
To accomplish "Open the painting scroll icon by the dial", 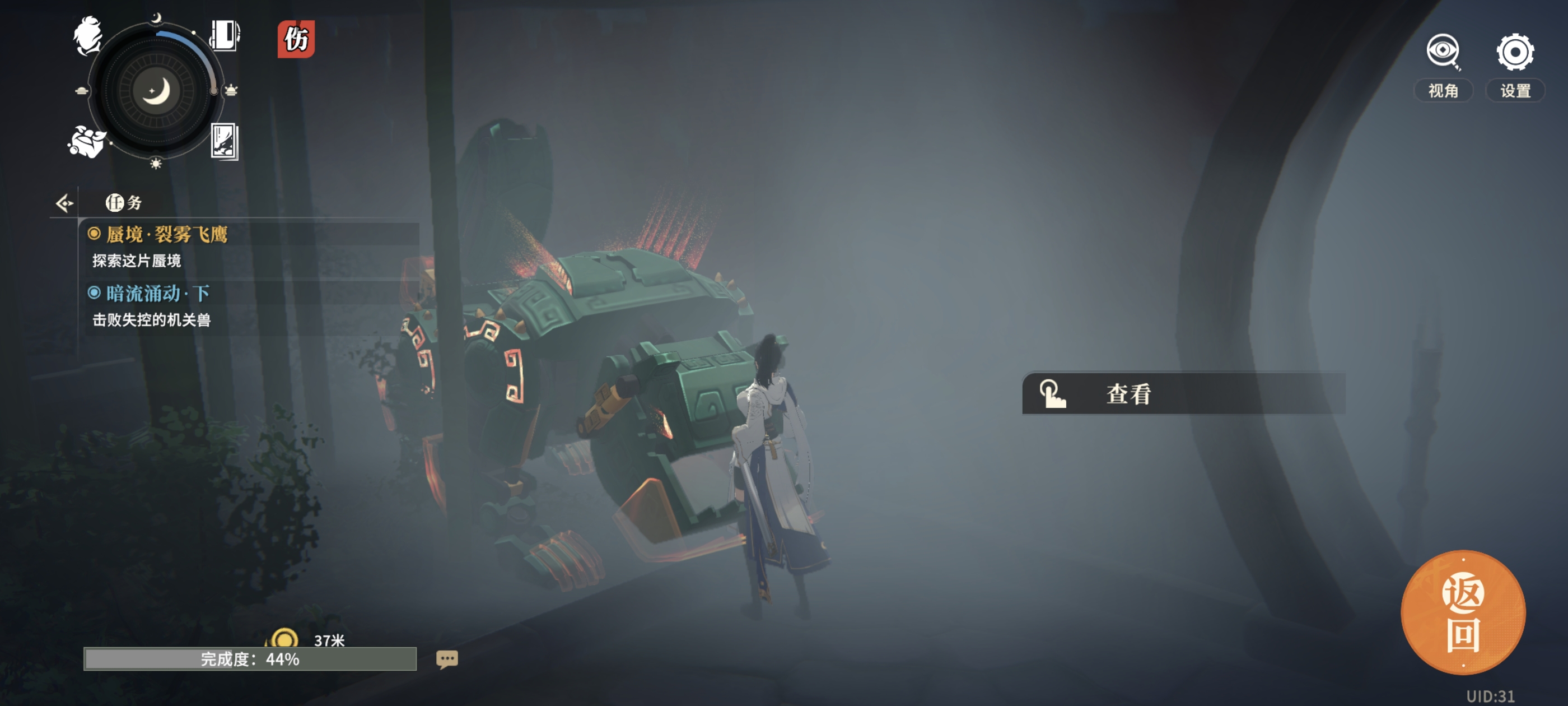I will pyautogui.click(x=224, y=141).
